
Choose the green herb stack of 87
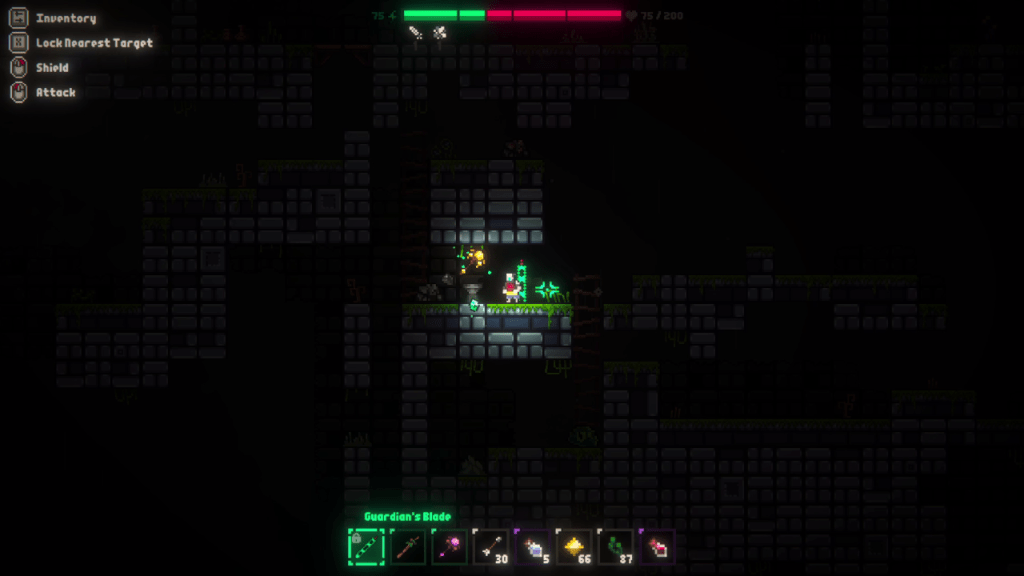point(616,547)
